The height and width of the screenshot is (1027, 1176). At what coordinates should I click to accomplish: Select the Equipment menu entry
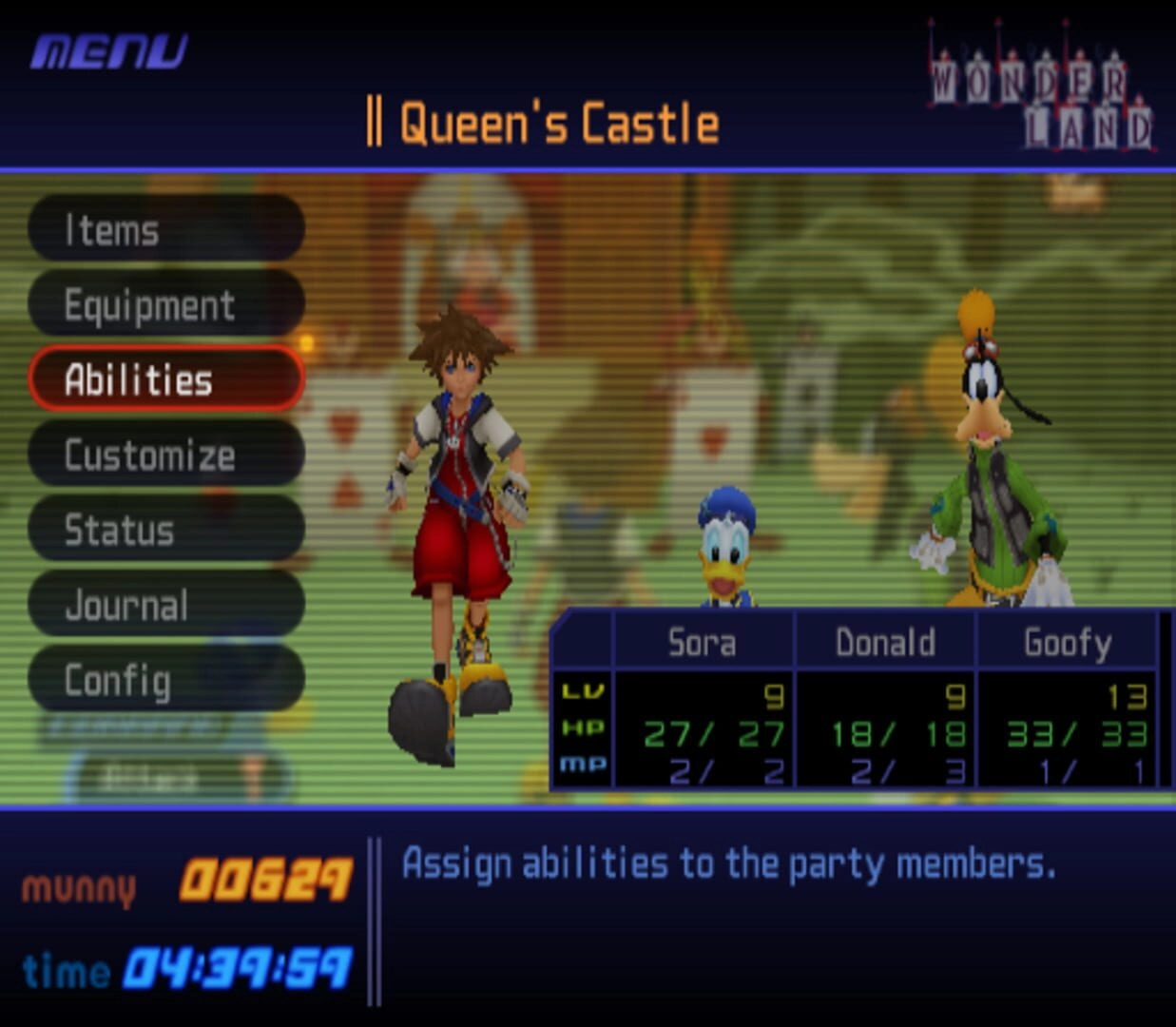[166, 304]
